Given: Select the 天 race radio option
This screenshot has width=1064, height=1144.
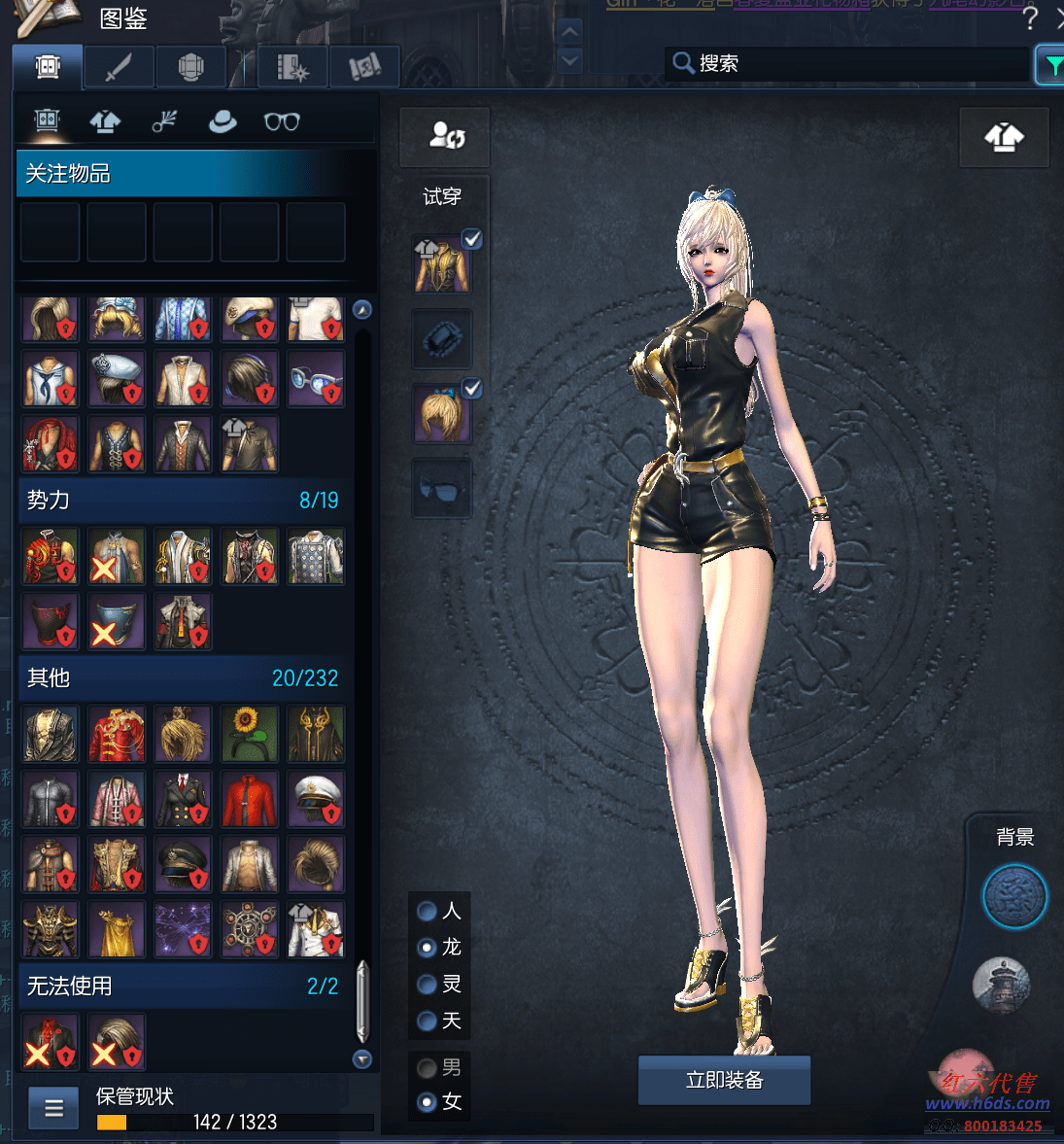Looking at the screenshot, I should coord(427,1021).
